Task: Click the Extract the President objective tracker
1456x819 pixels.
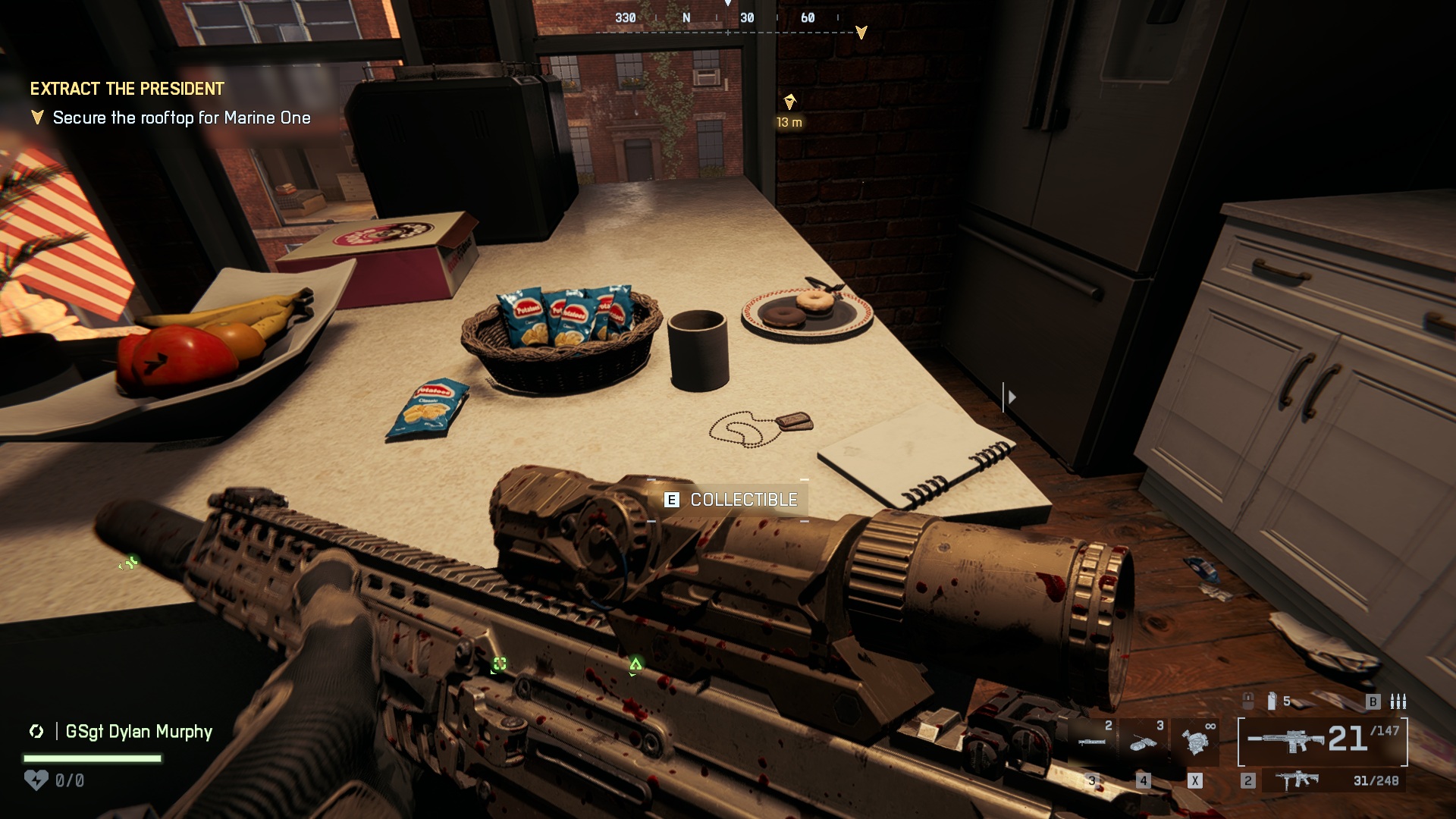Action: click(127, 89)
